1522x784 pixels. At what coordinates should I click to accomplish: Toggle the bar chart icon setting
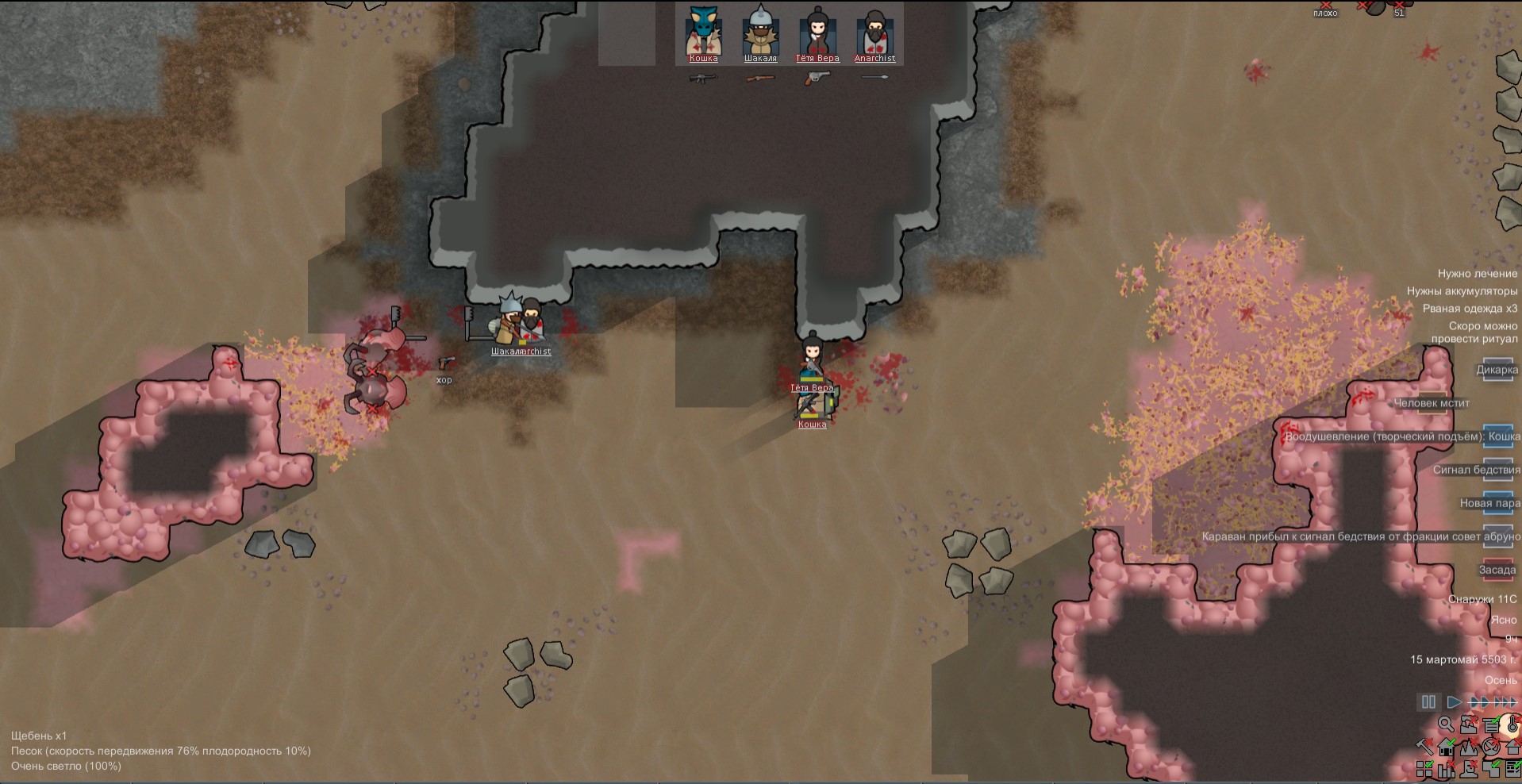[x=1447, y=769]
